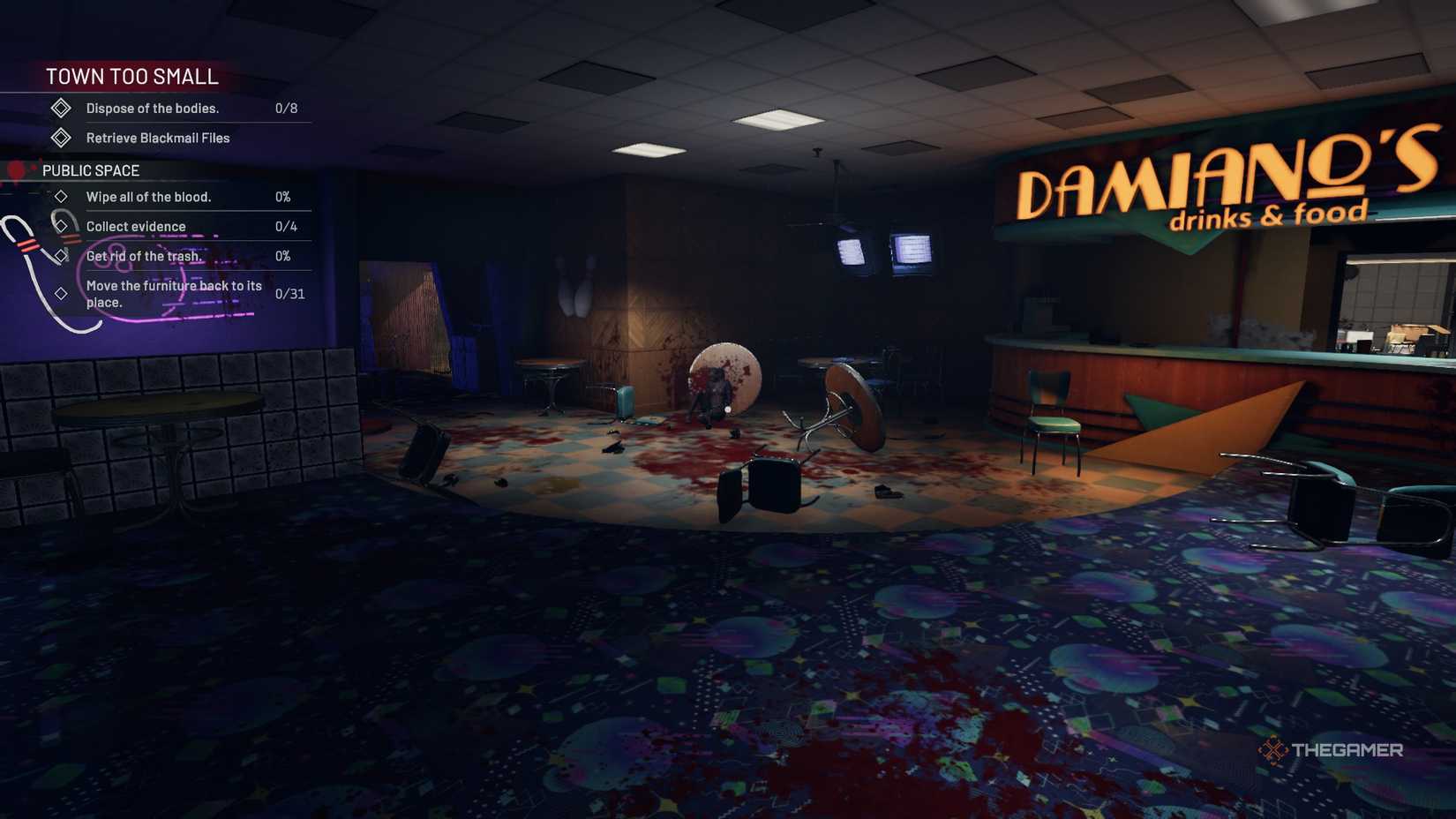Click the 0% blood cleaning progress indicator
1456x819 pixels.
pos(285,197)
